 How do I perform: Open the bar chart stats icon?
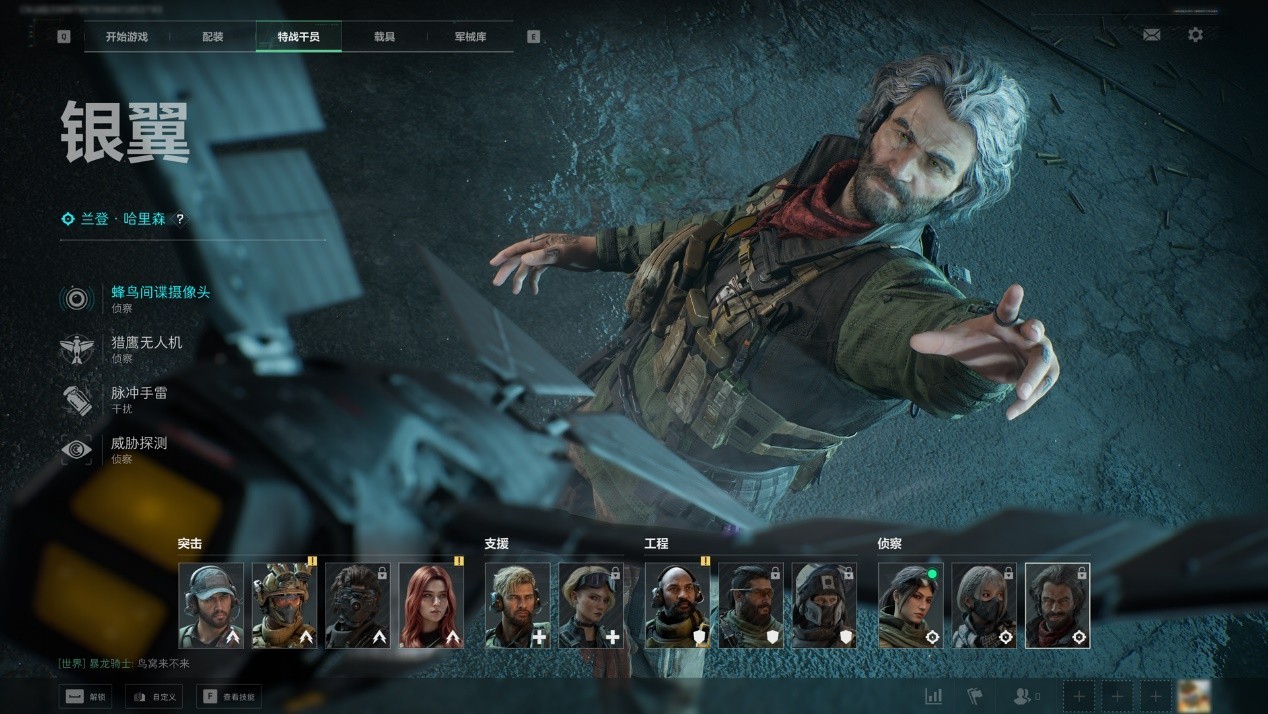pos(934,696)
